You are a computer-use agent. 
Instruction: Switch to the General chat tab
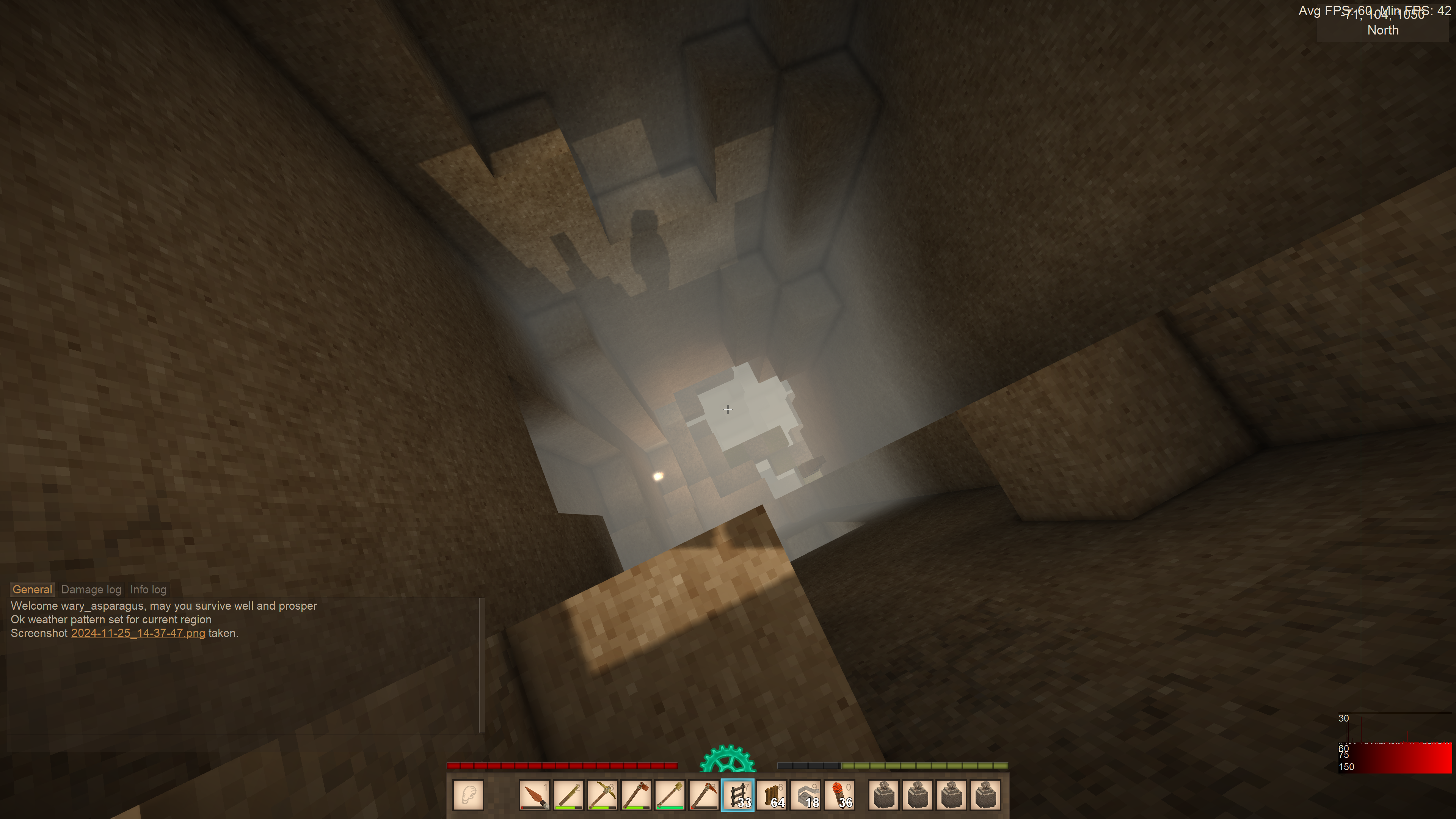pyautogui.click(x=32, y=590)
